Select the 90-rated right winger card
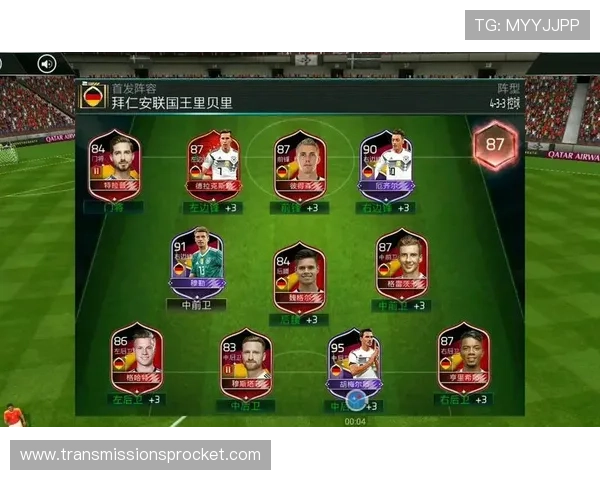Viewport: 600px width, 480px height. pyautogui.click(x=386, y=166)
